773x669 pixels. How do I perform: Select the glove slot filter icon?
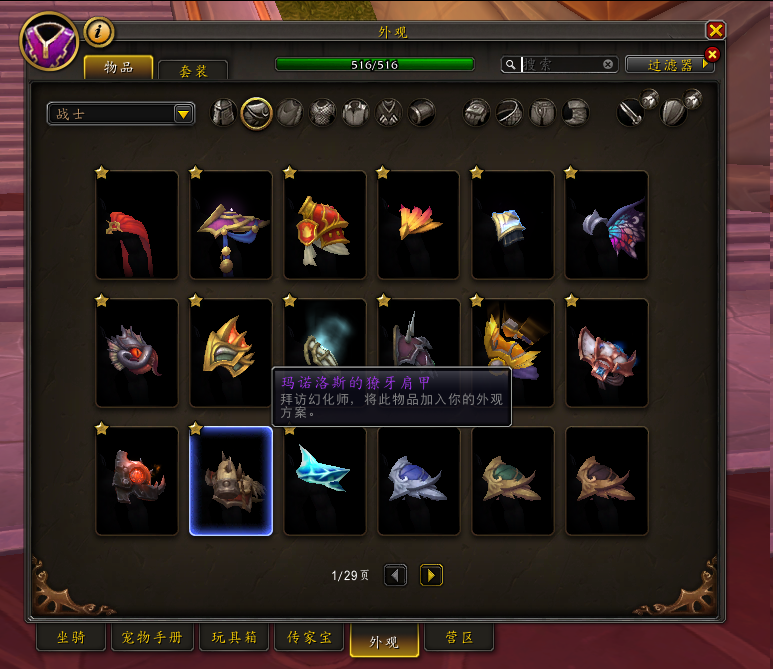click(x=476, y=113)
